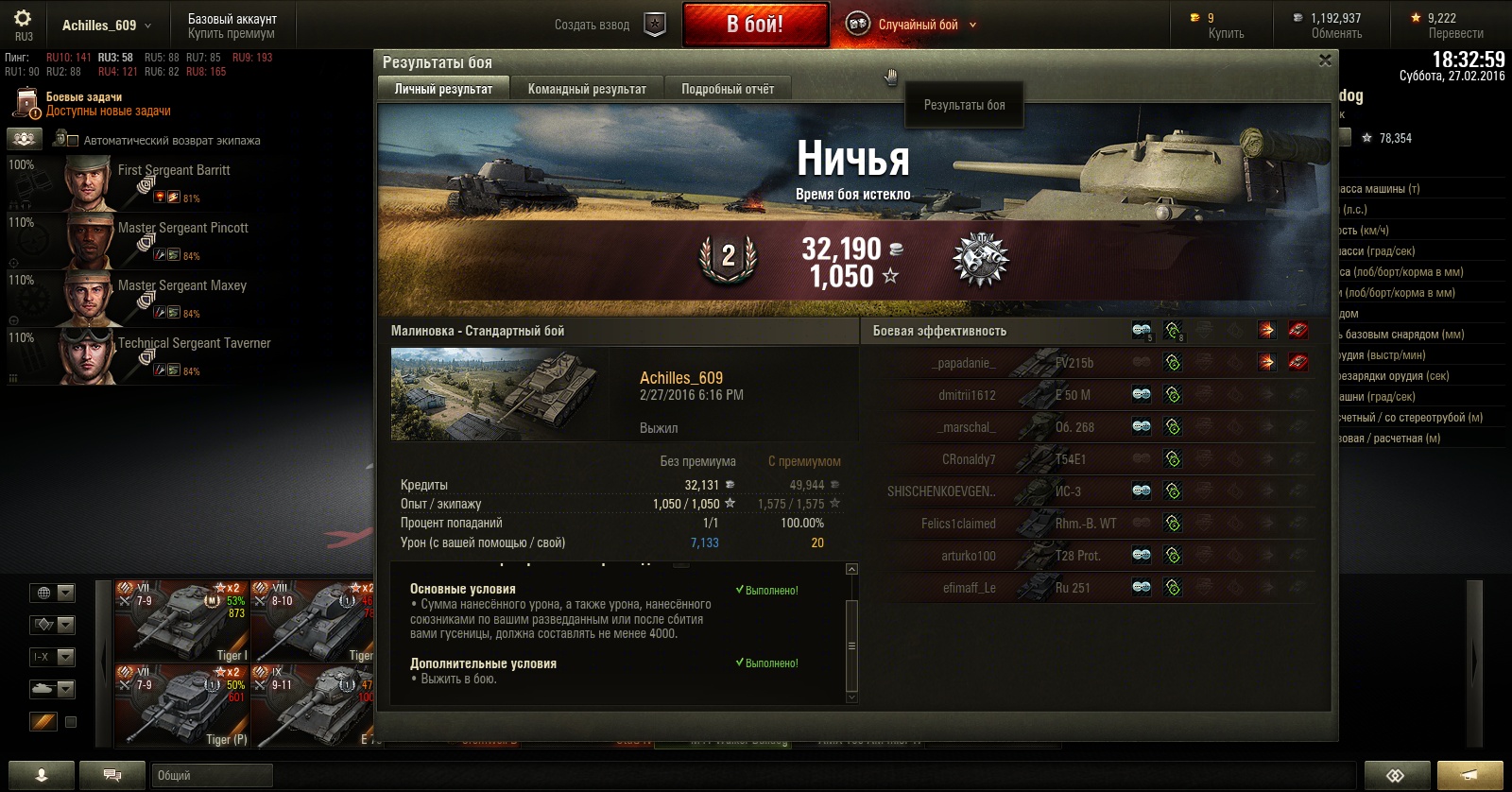The height and width of the screenshot is (792, 1512).
Task: Open the Подробный отчёт tab
Action: pos(728,89)
